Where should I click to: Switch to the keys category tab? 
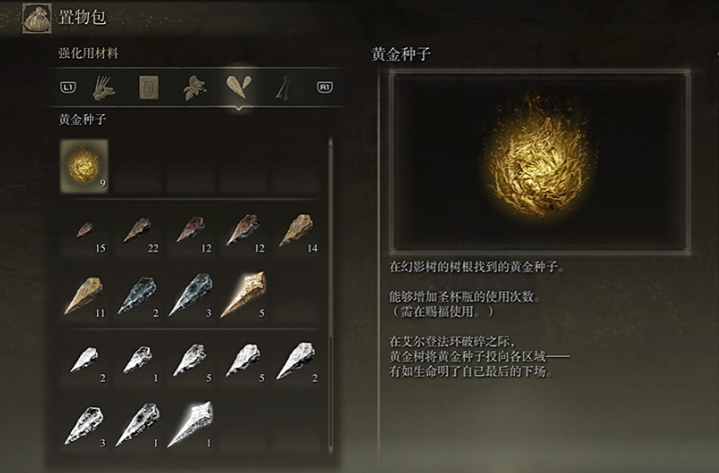[x=284, y=87]
